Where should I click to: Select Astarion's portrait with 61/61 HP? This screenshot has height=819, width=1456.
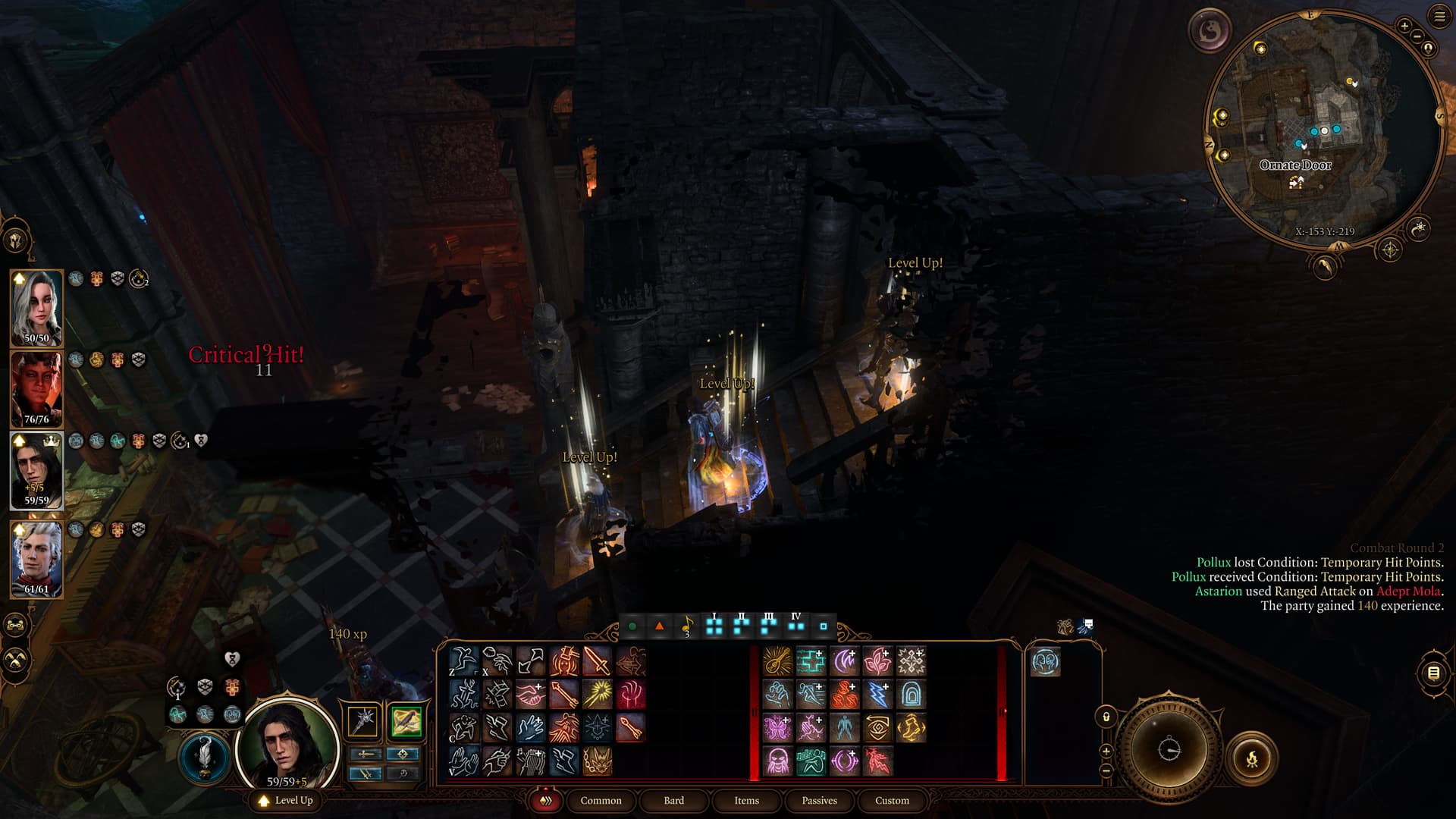36,559
